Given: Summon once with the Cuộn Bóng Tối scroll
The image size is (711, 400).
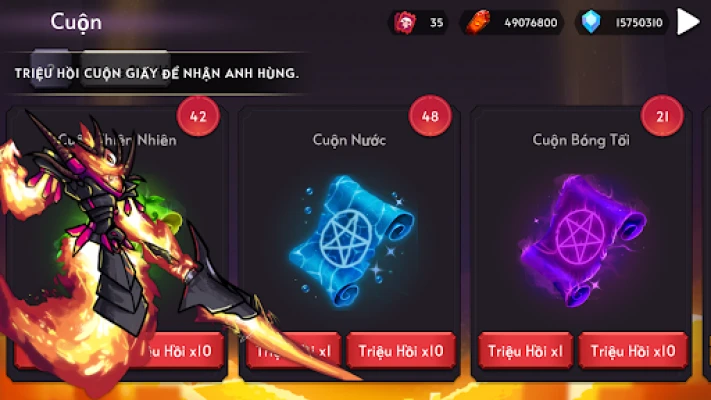Looking at the screenshot, I should click(x=526, y=351).
